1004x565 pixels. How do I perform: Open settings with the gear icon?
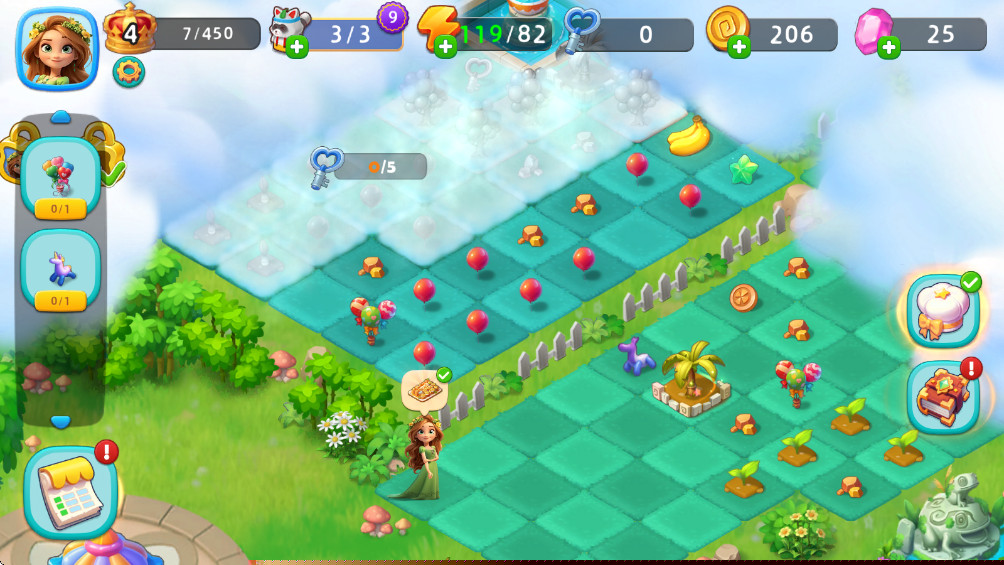tap(128, 72)
